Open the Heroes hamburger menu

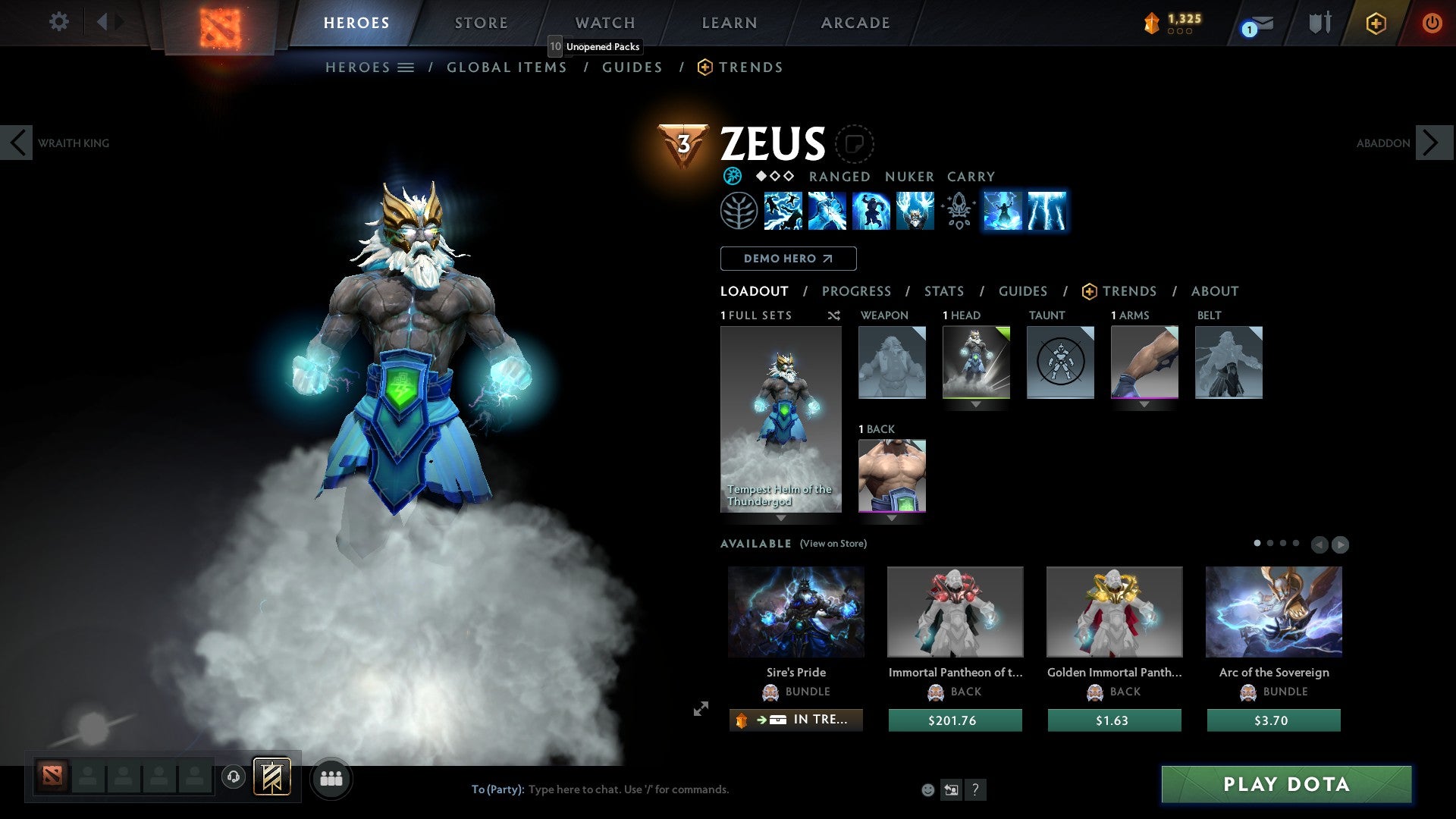coord(406,67)
